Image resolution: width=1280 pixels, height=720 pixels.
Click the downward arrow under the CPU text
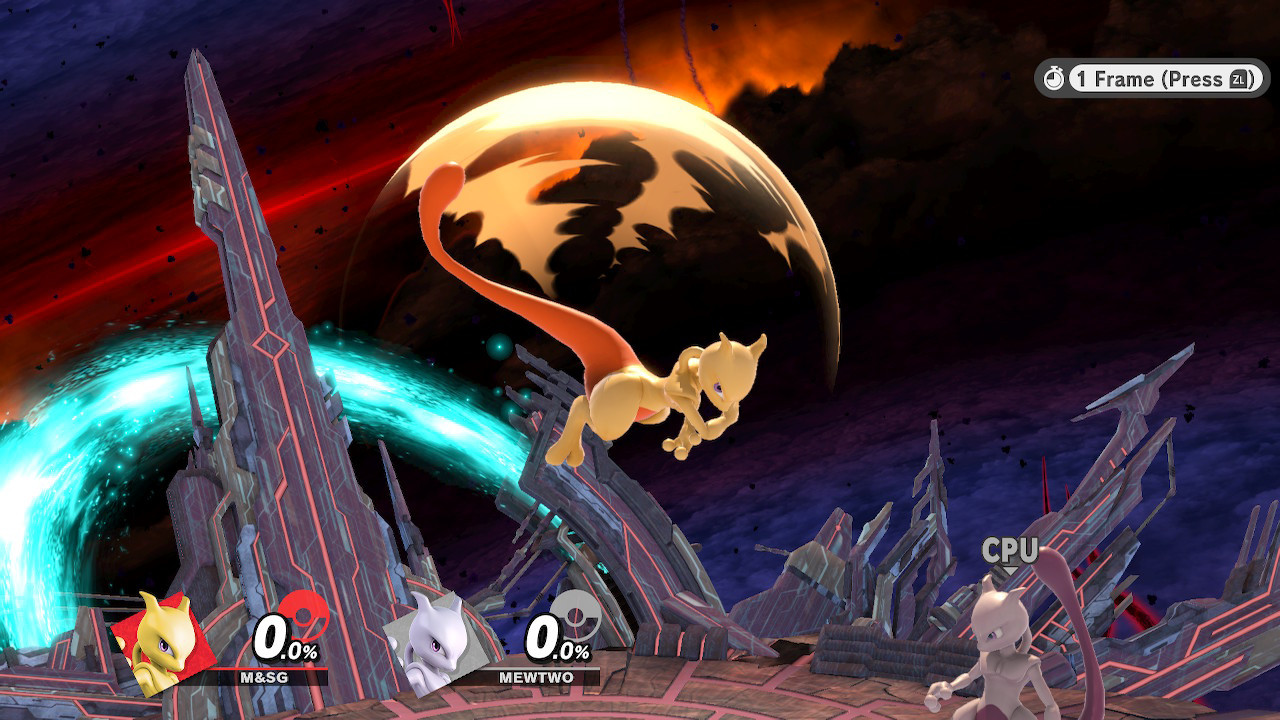point(1009,571)
